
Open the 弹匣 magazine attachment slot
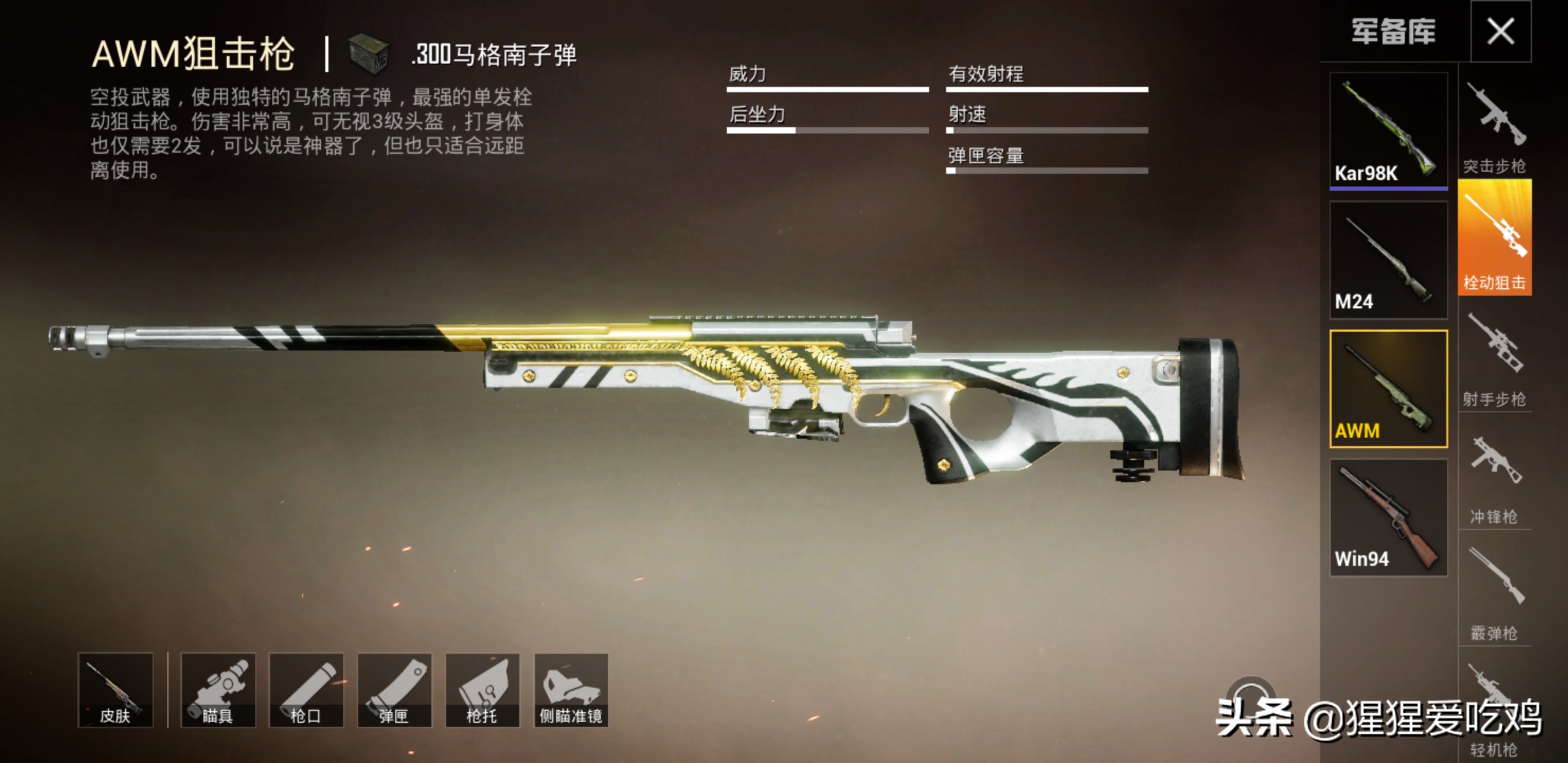(x=395, y=690)
